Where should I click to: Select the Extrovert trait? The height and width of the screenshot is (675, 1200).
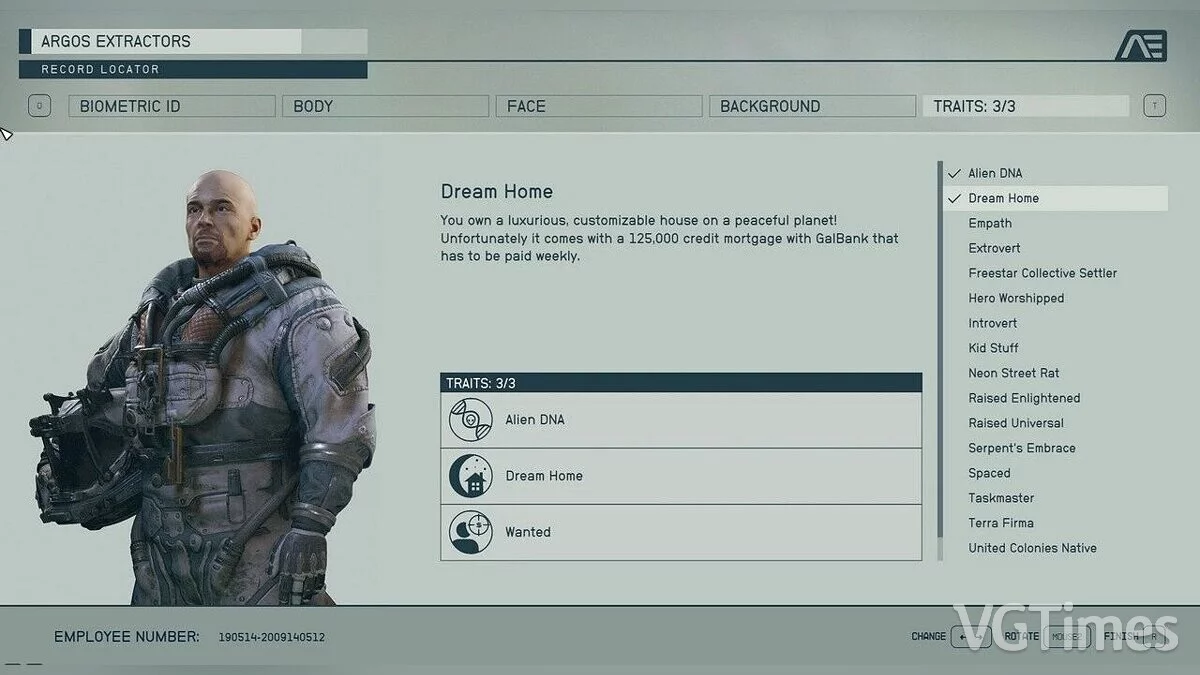pos(994,248)
